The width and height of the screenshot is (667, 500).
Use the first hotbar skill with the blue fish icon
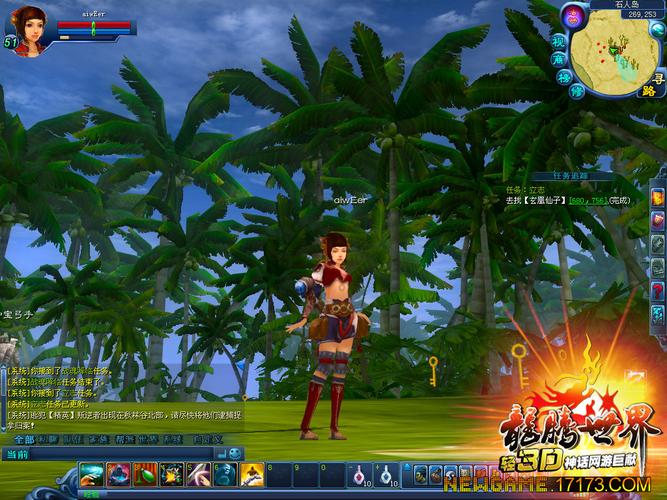pos(92,475)
